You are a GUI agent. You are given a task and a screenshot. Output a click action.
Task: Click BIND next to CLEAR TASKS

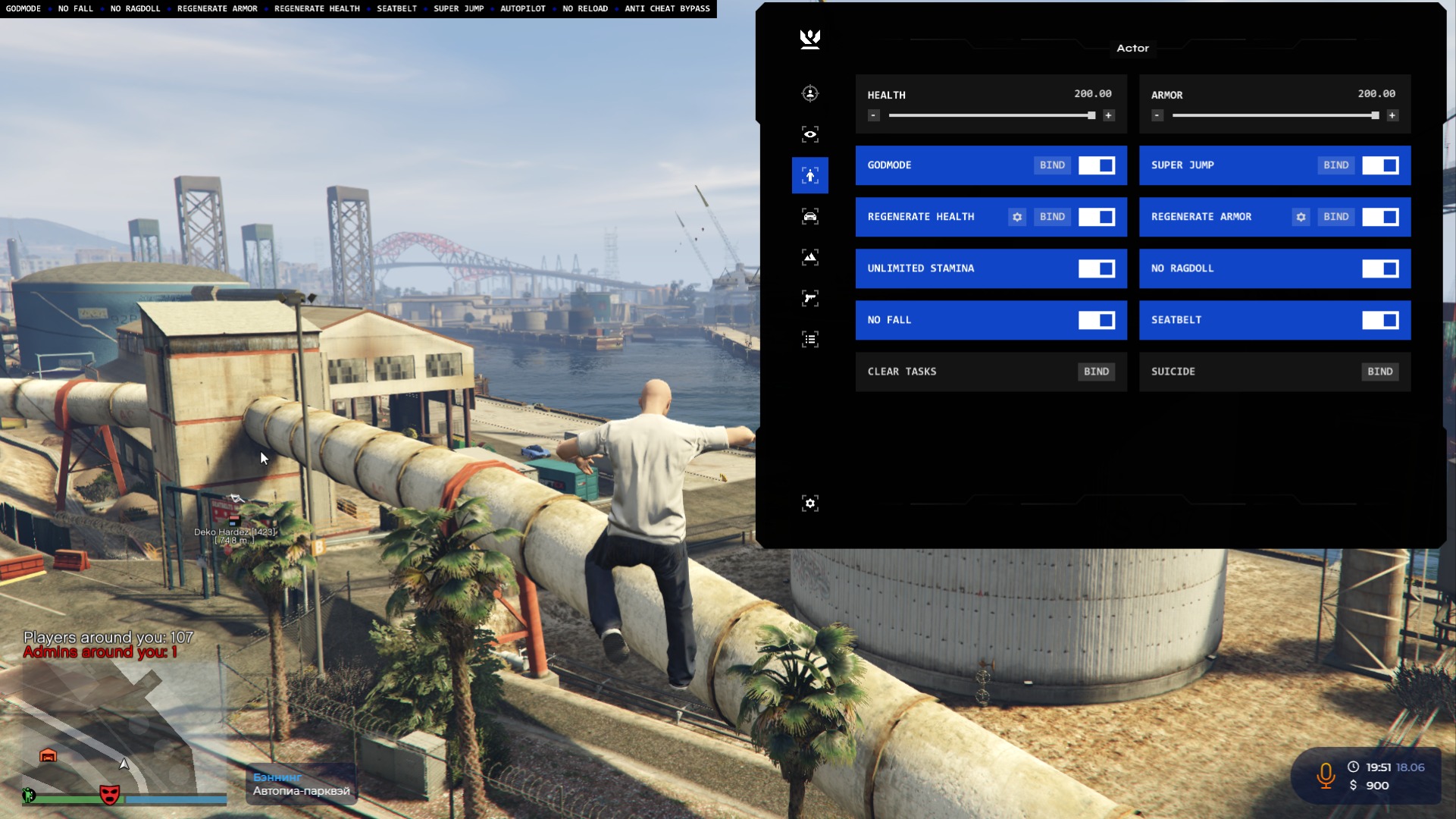1096,372
